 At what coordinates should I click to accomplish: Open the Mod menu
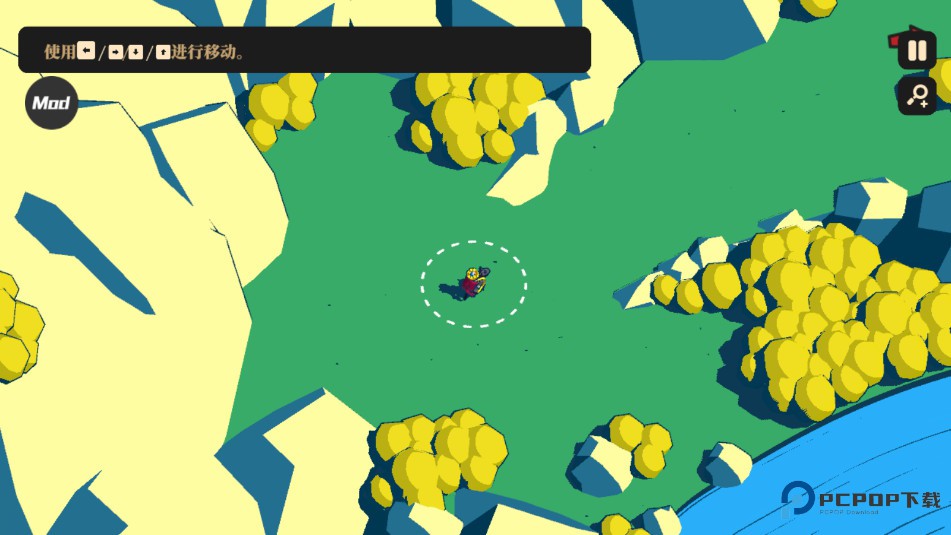point(51,103)
